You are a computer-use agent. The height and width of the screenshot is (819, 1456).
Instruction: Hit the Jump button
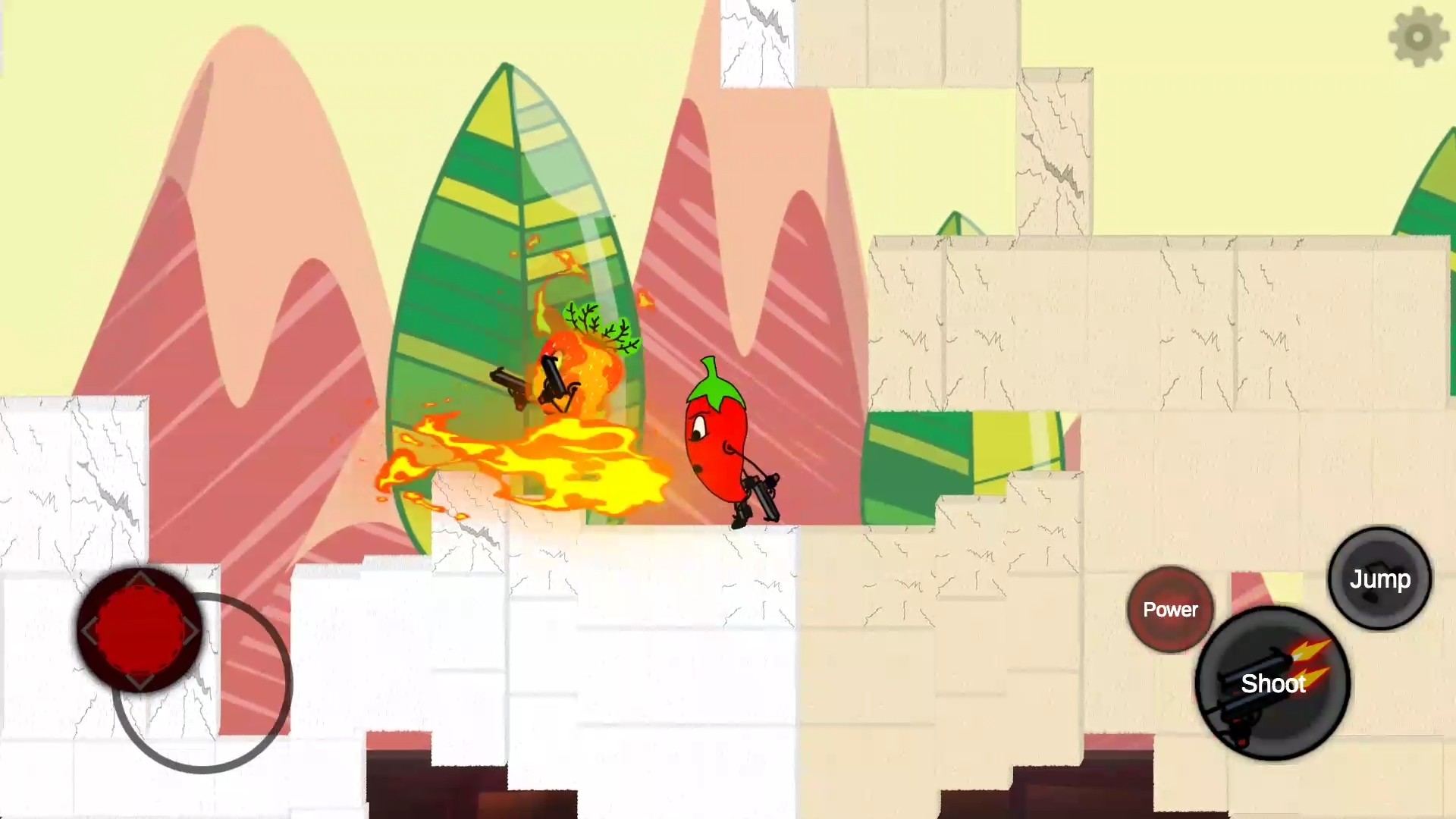tap(1379, 579)
